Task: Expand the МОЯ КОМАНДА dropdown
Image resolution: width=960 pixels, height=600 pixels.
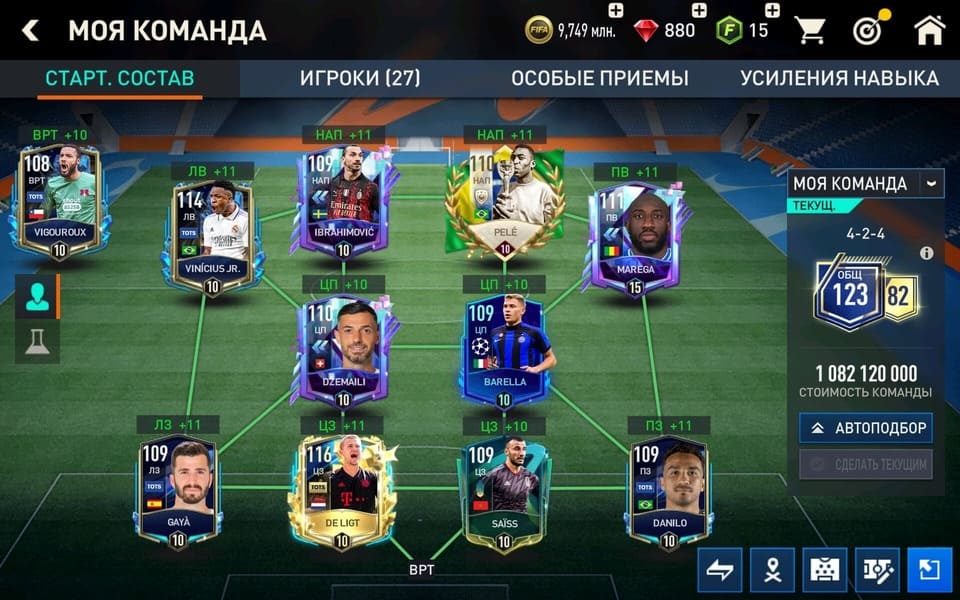Action: pos(932,183)
